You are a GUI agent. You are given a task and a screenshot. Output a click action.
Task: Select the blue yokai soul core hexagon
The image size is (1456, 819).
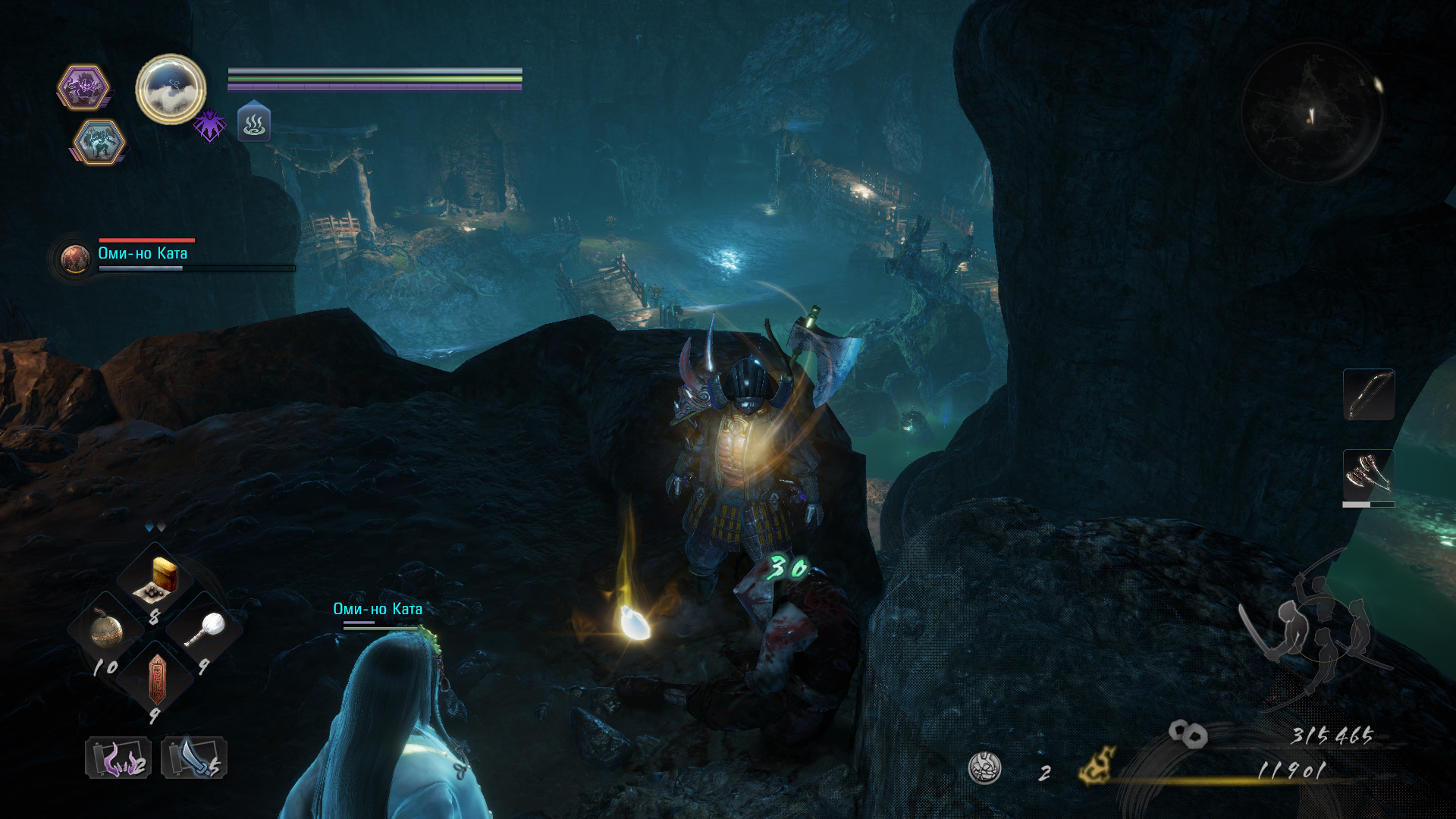tap(99, 142)
